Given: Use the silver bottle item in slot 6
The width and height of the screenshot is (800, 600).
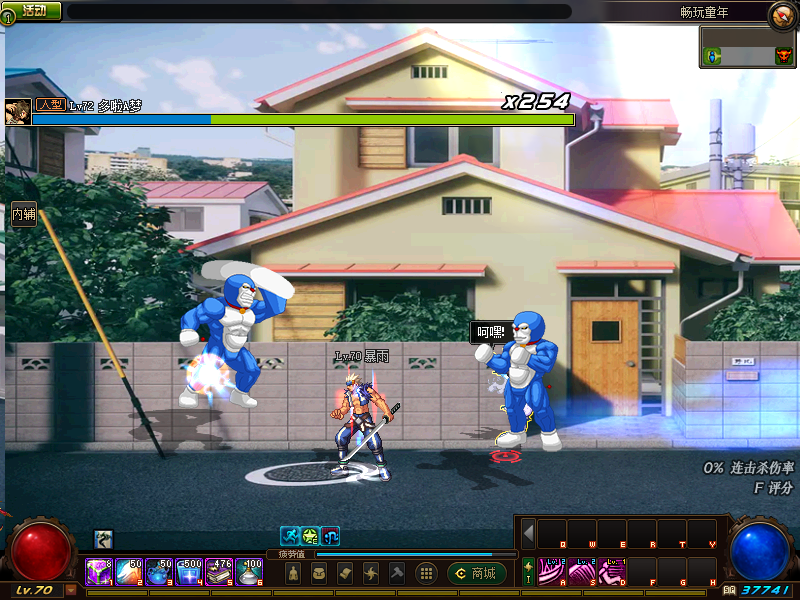Looking at the screenshot, I should click(x=249, y=572).
